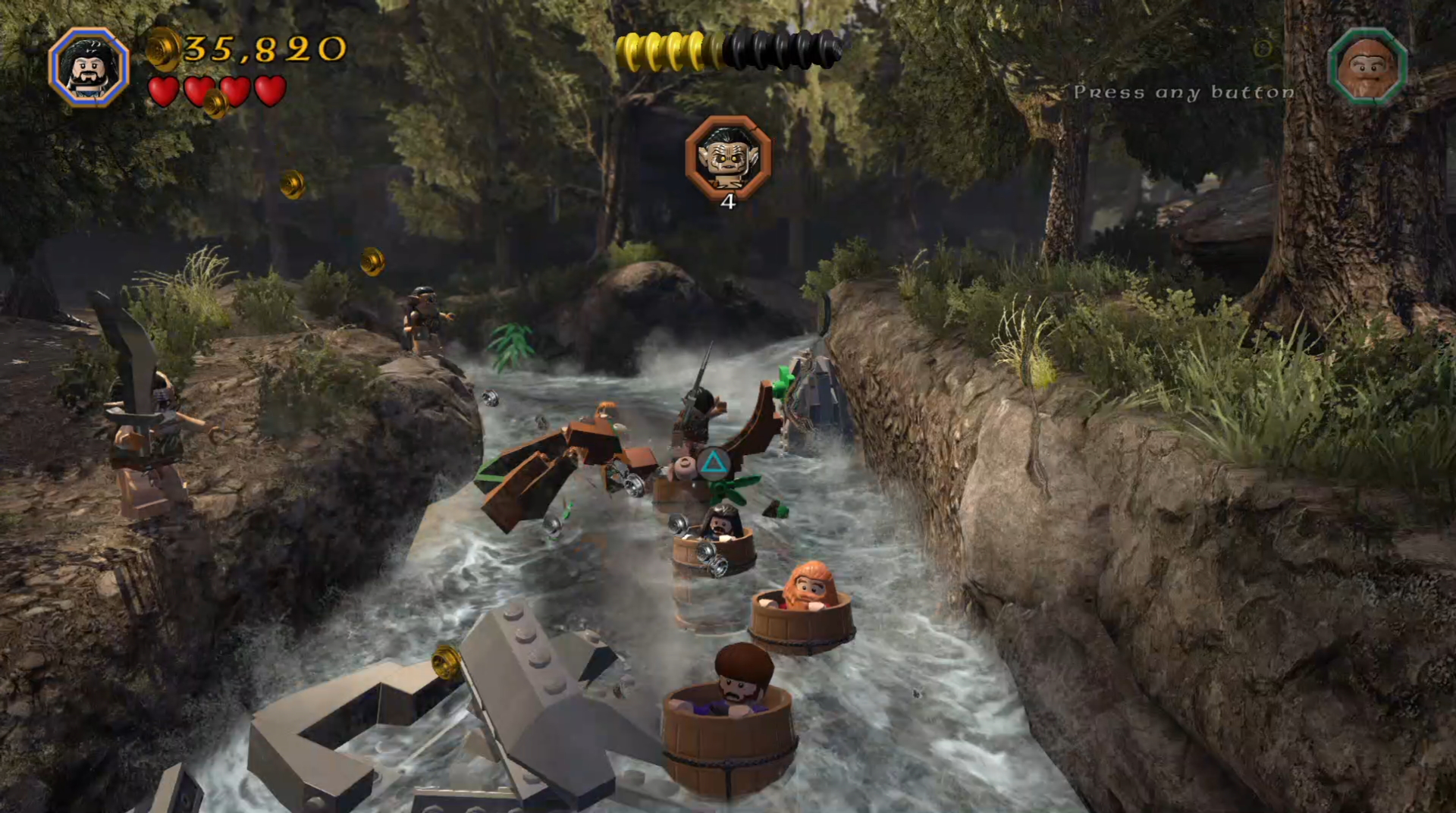The image size is (1456, 813).
Task: Click the player two character portrait
Action: (1367, 67)
